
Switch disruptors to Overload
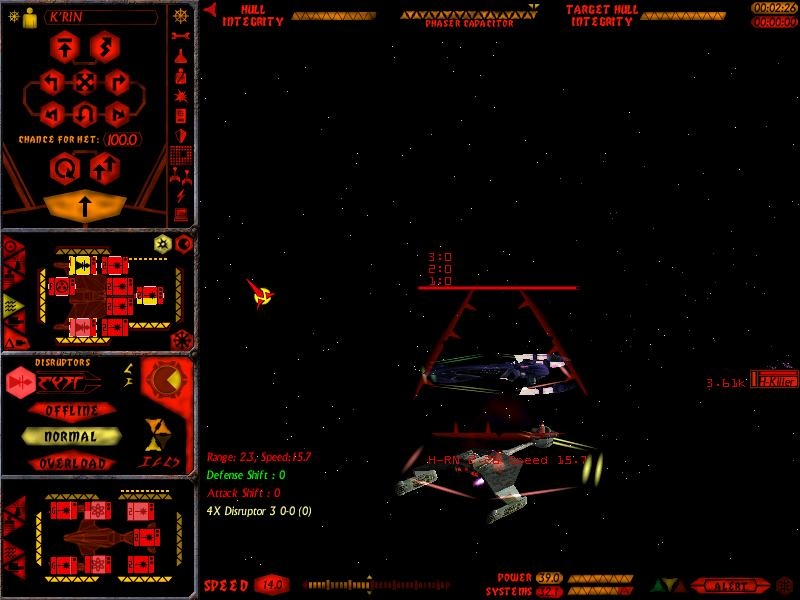point(71,464)
